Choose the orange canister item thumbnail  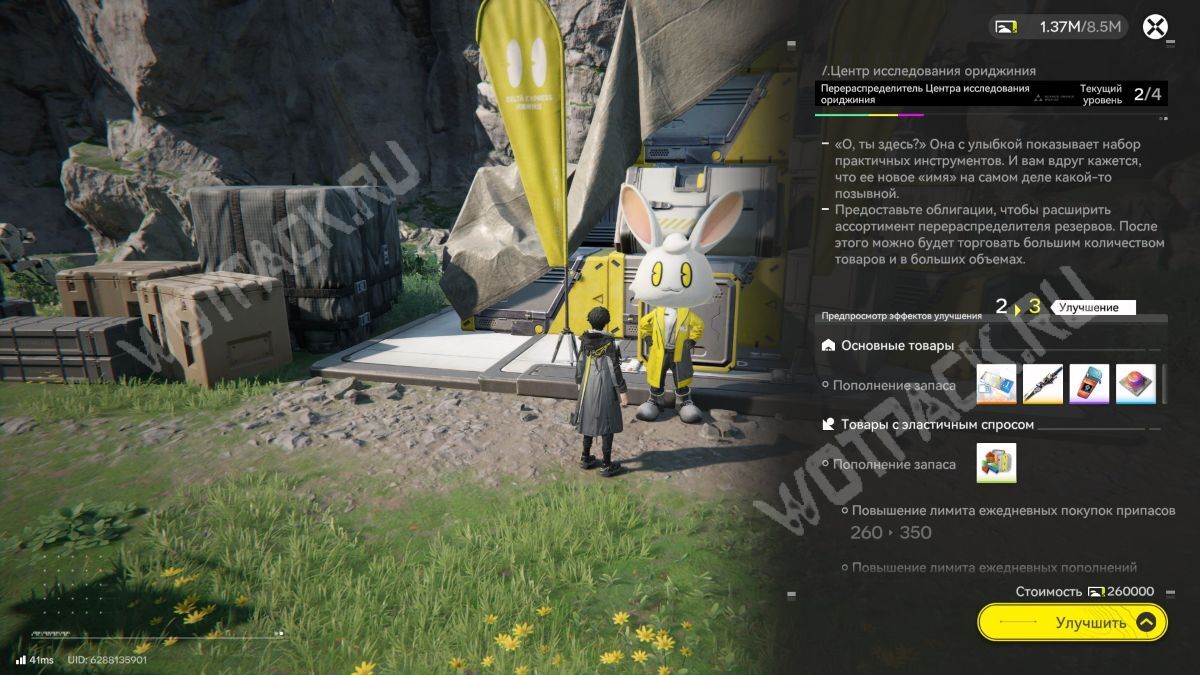point(1089,384)
